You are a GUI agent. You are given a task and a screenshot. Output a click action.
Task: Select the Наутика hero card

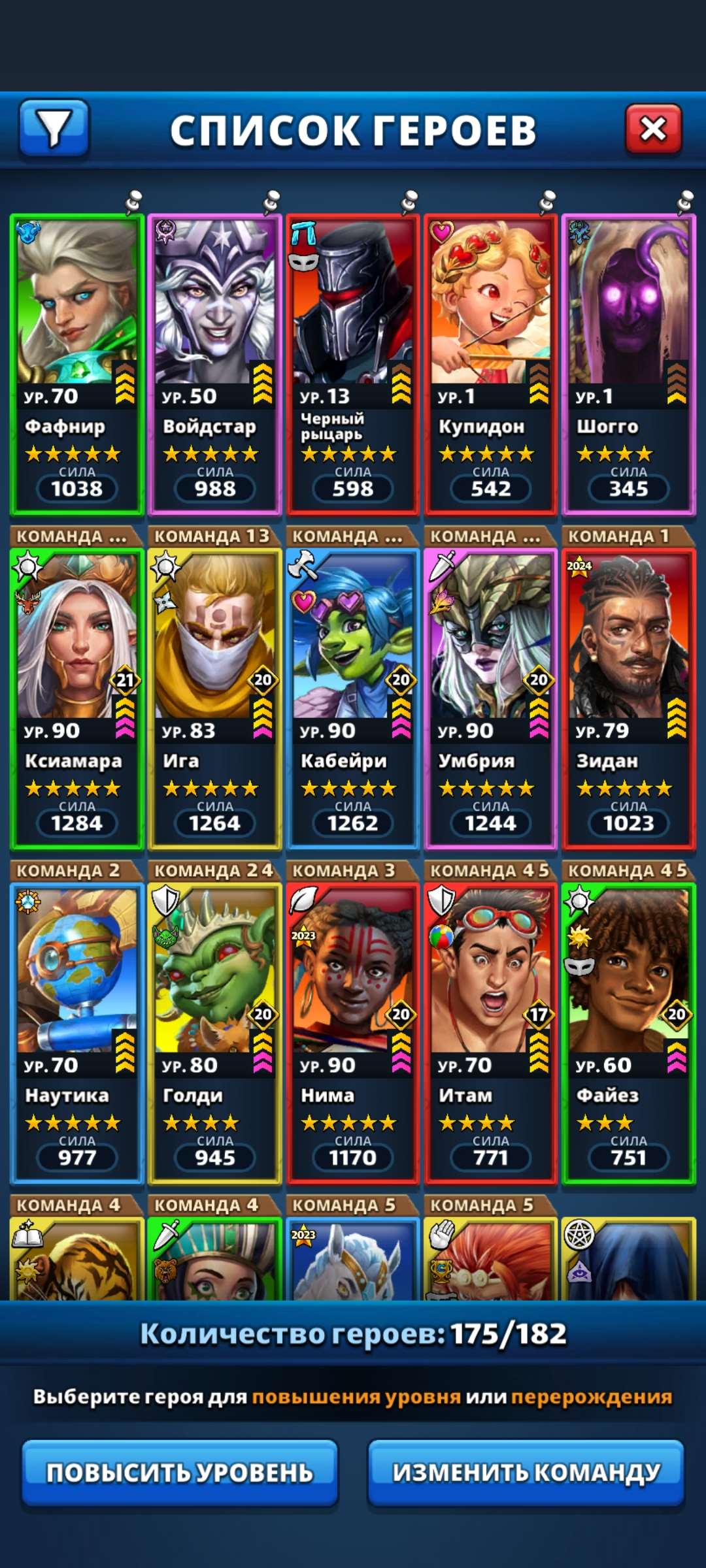[77, 1034]
